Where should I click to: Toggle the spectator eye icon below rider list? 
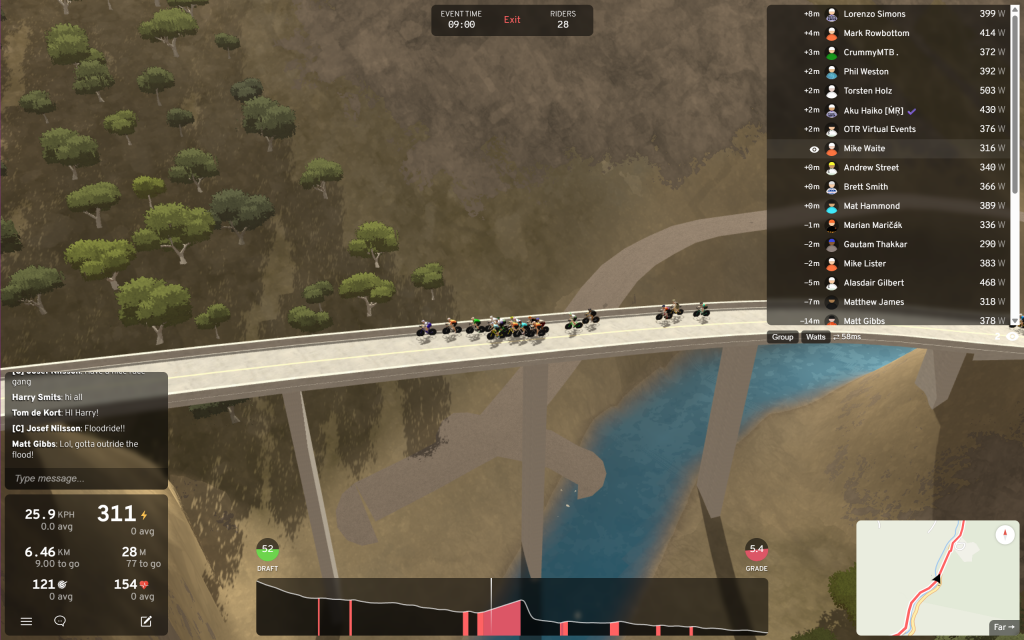(1012, 337)
